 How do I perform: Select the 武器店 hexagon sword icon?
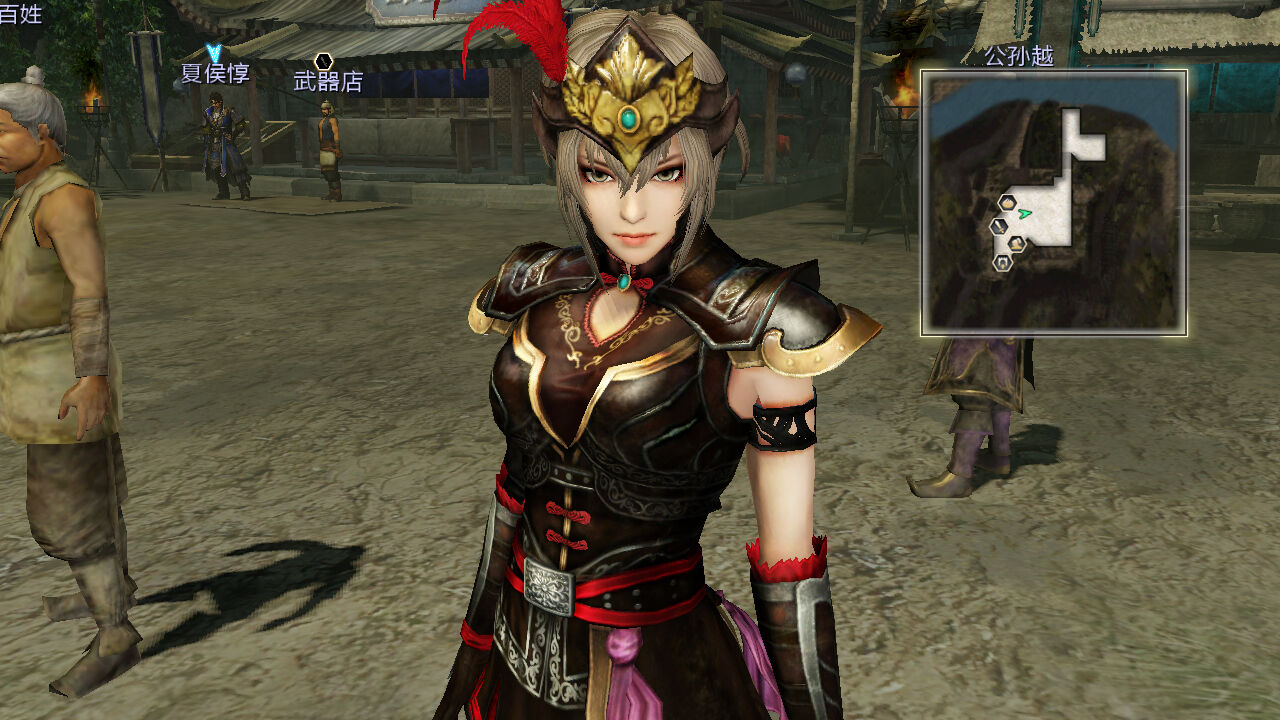(x=323, y=62)
